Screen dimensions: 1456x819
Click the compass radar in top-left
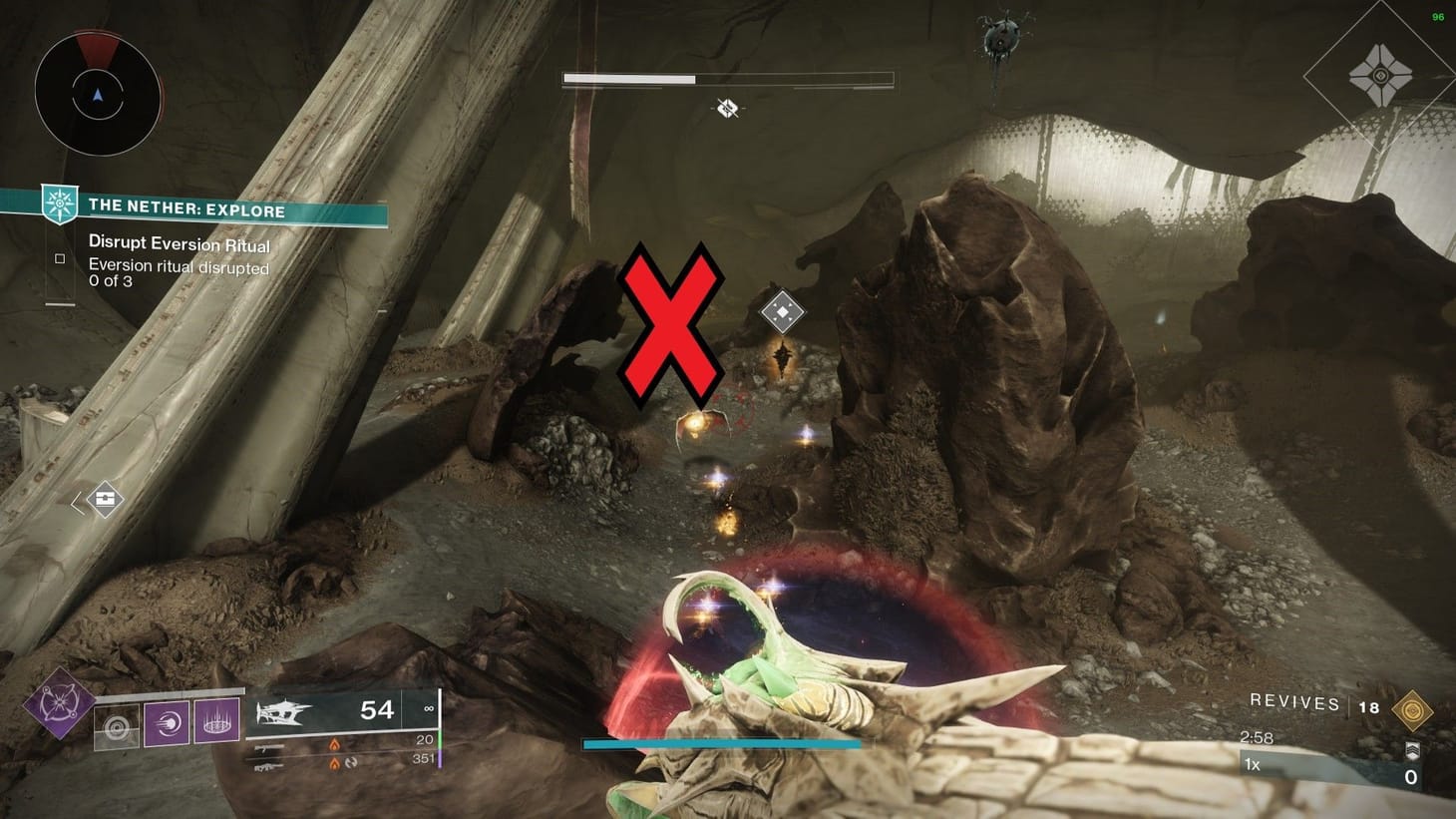click(x=97, y=92)
